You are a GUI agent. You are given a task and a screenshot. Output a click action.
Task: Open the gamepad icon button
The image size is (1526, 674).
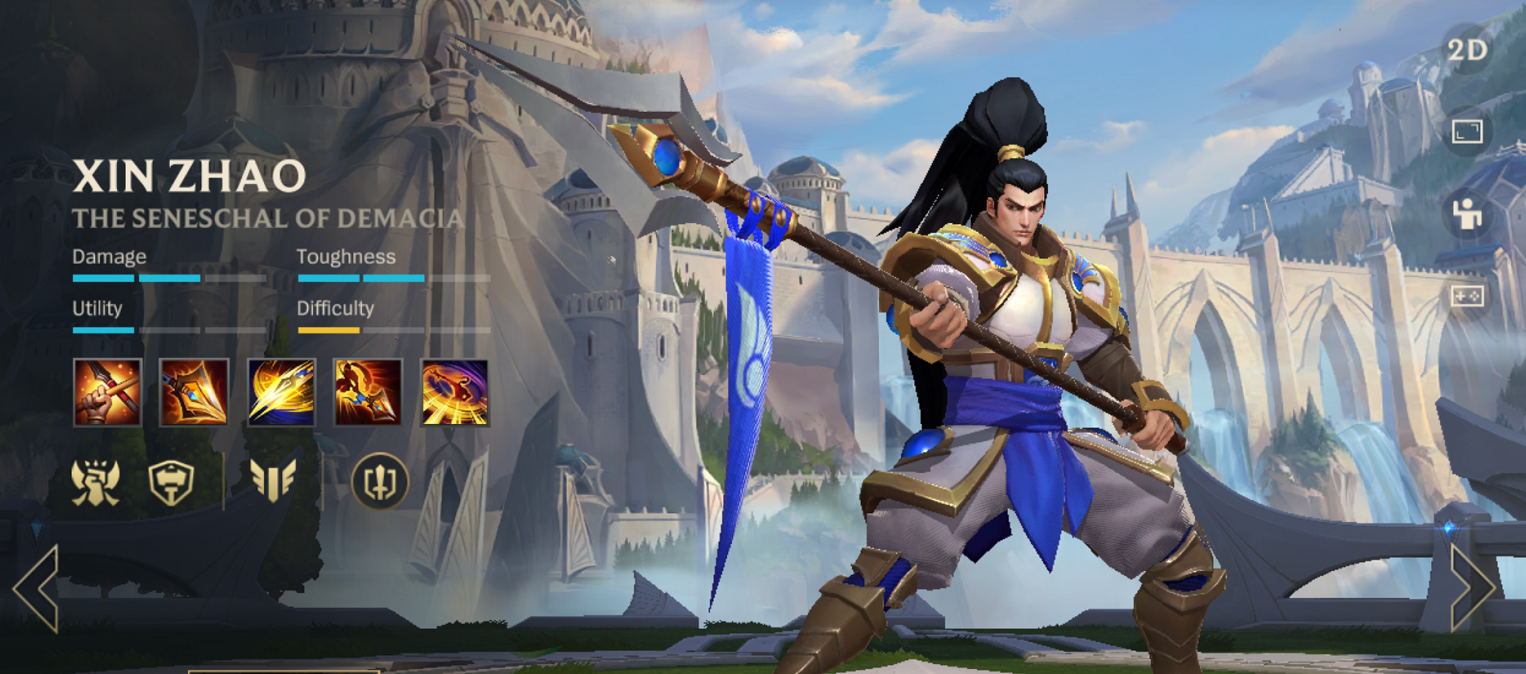[1467, 296]
